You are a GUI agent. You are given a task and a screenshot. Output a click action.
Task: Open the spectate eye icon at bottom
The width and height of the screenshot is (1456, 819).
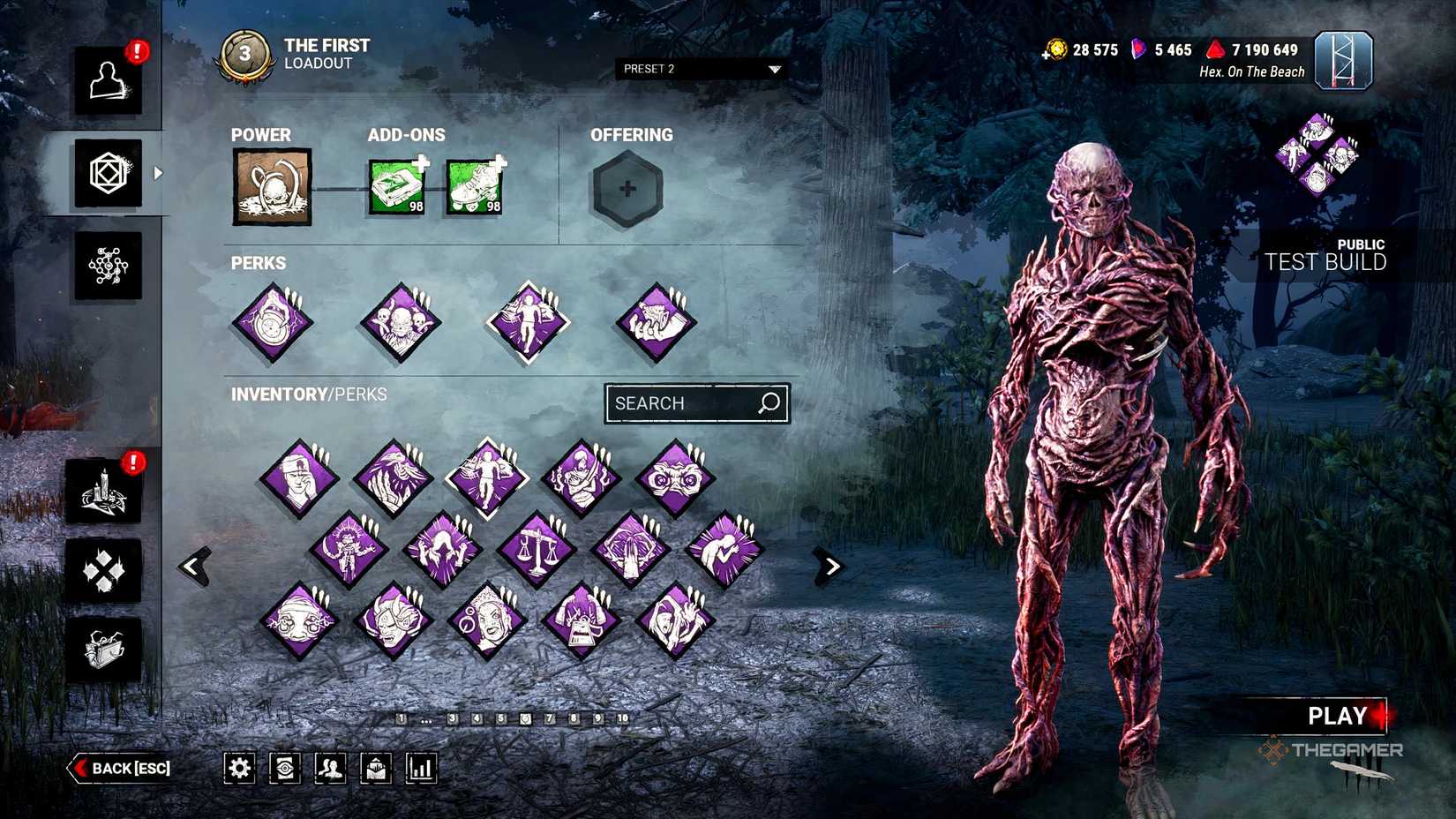[x=284, y=768]
